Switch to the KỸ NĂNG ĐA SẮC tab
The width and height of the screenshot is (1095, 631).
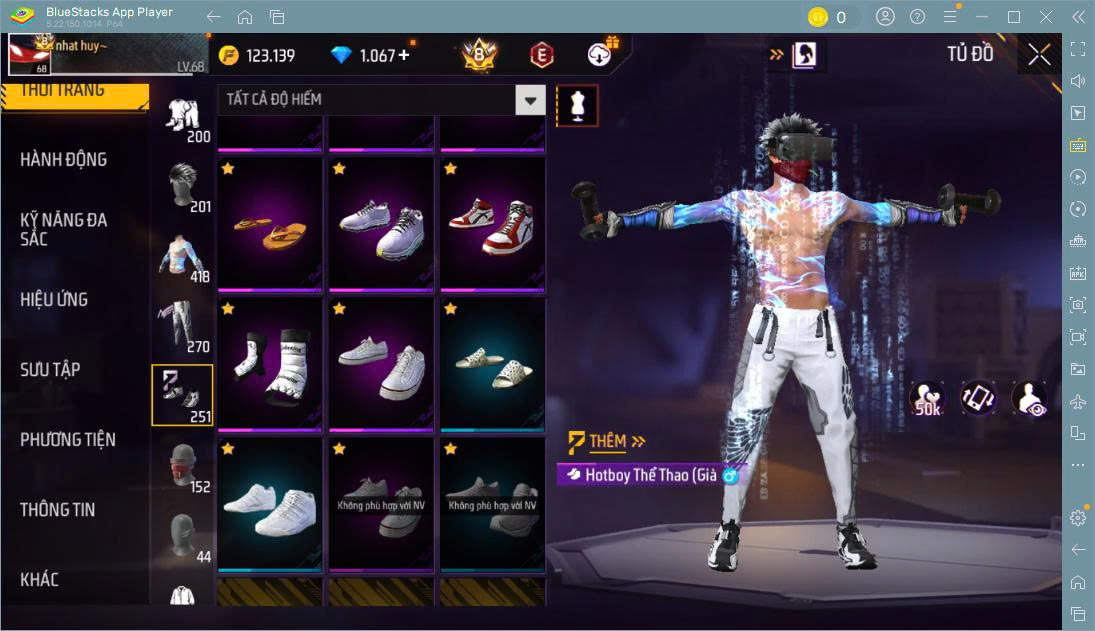pos(64,229)
